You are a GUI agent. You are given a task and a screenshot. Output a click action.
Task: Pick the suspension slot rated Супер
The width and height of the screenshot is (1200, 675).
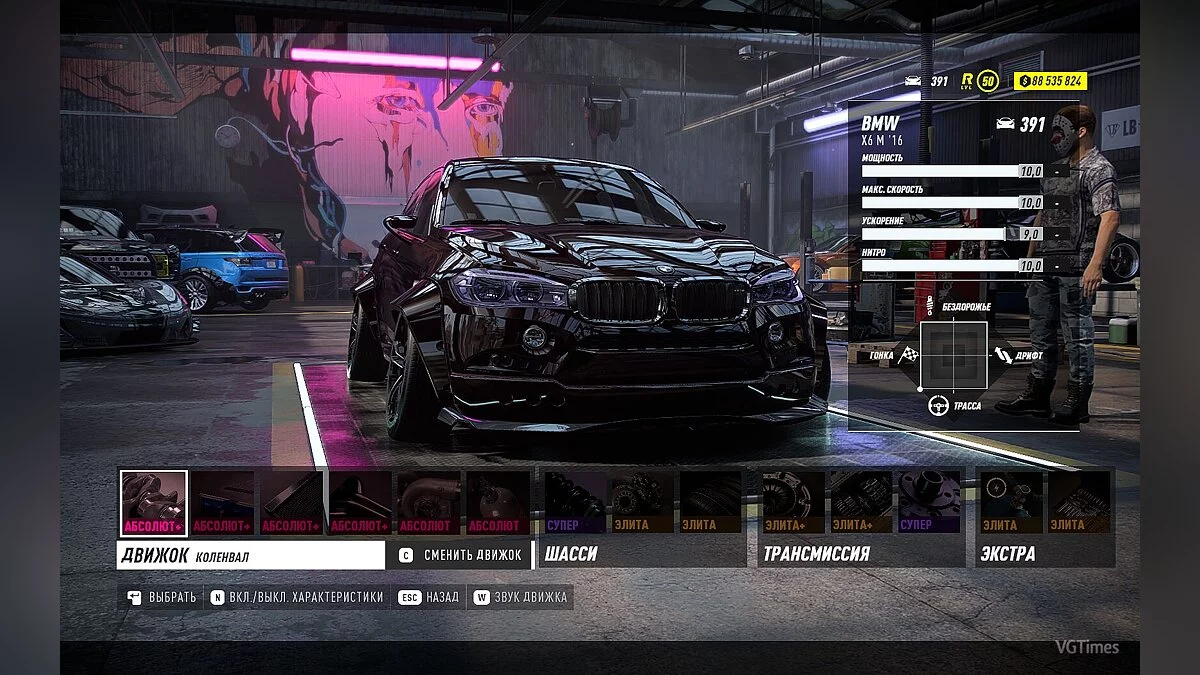coord(575,502)
